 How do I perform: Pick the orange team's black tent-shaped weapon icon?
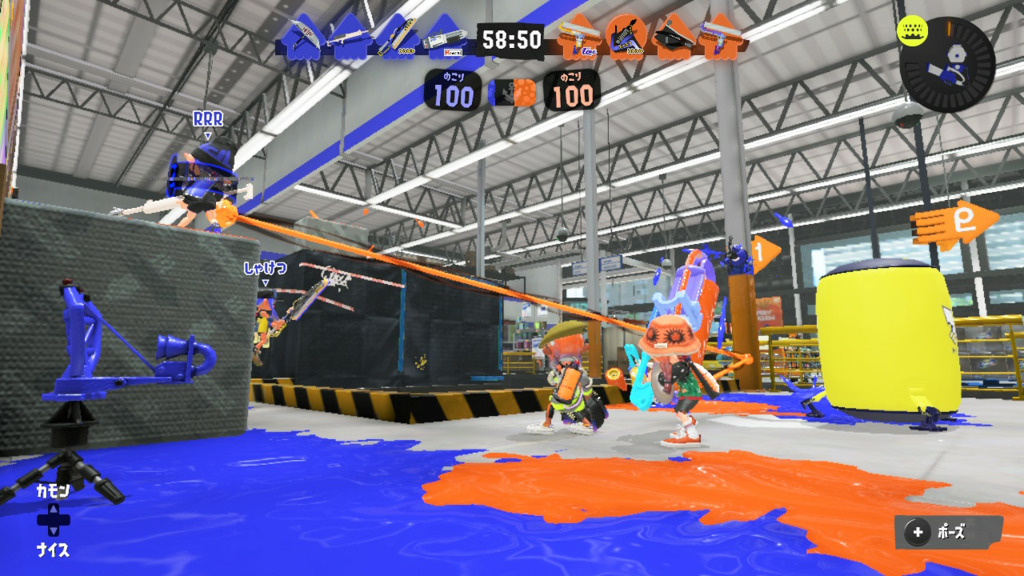(673, 39)
